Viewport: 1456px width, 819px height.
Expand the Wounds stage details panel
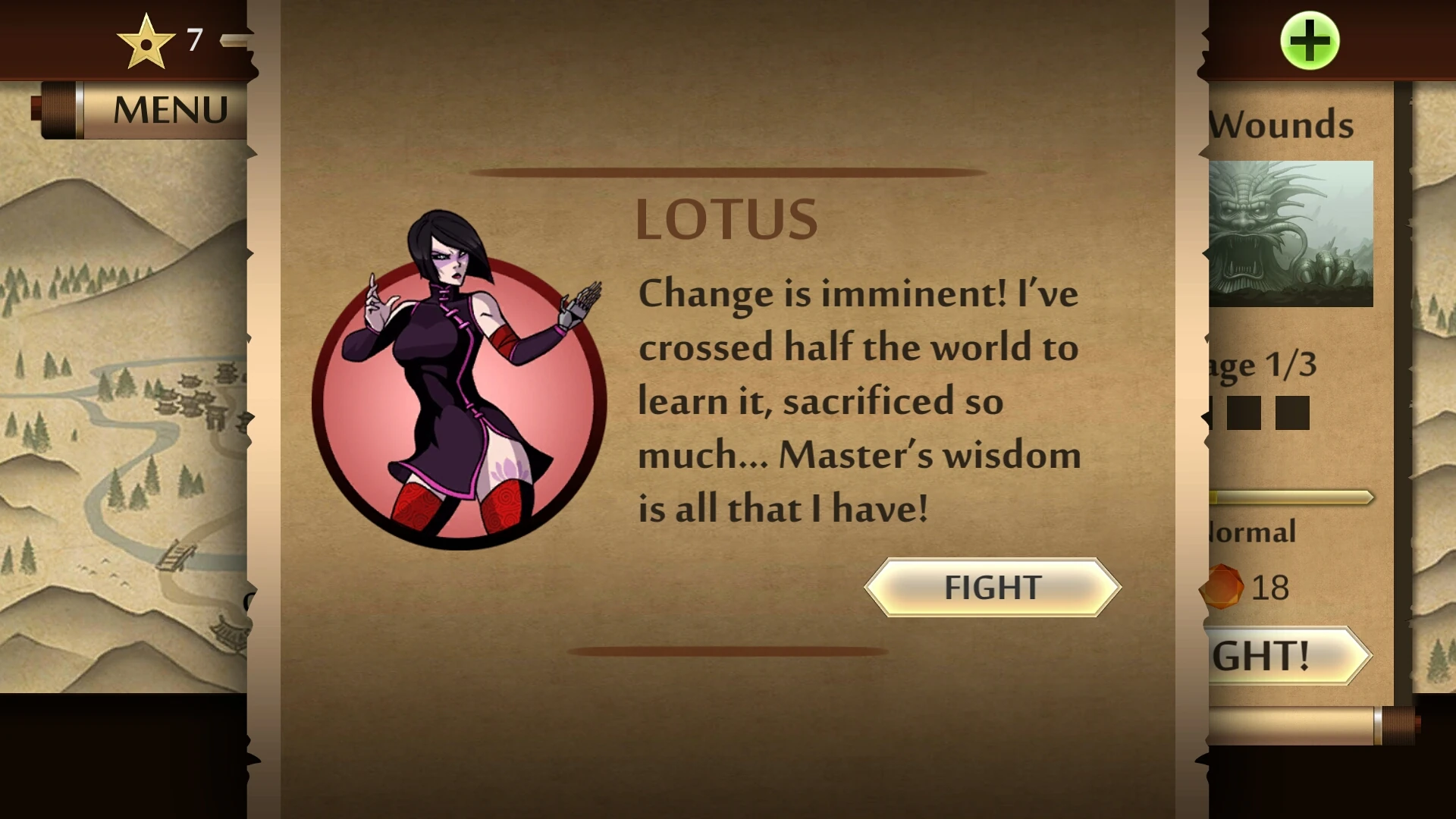(x=1281, y=124)
